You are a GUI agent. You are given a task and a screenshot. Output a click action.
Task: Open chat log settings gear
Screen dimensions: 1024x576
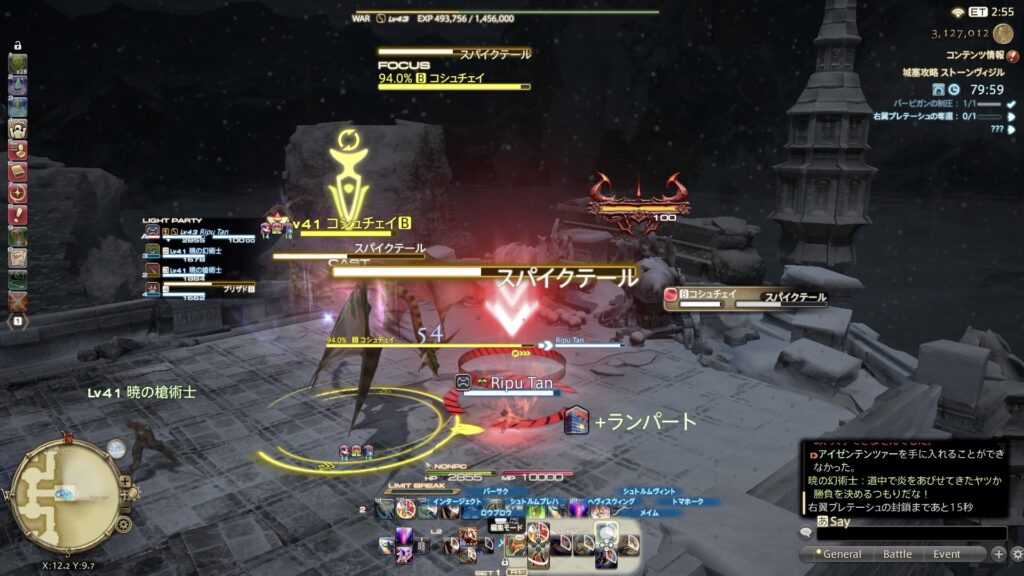1016,554
